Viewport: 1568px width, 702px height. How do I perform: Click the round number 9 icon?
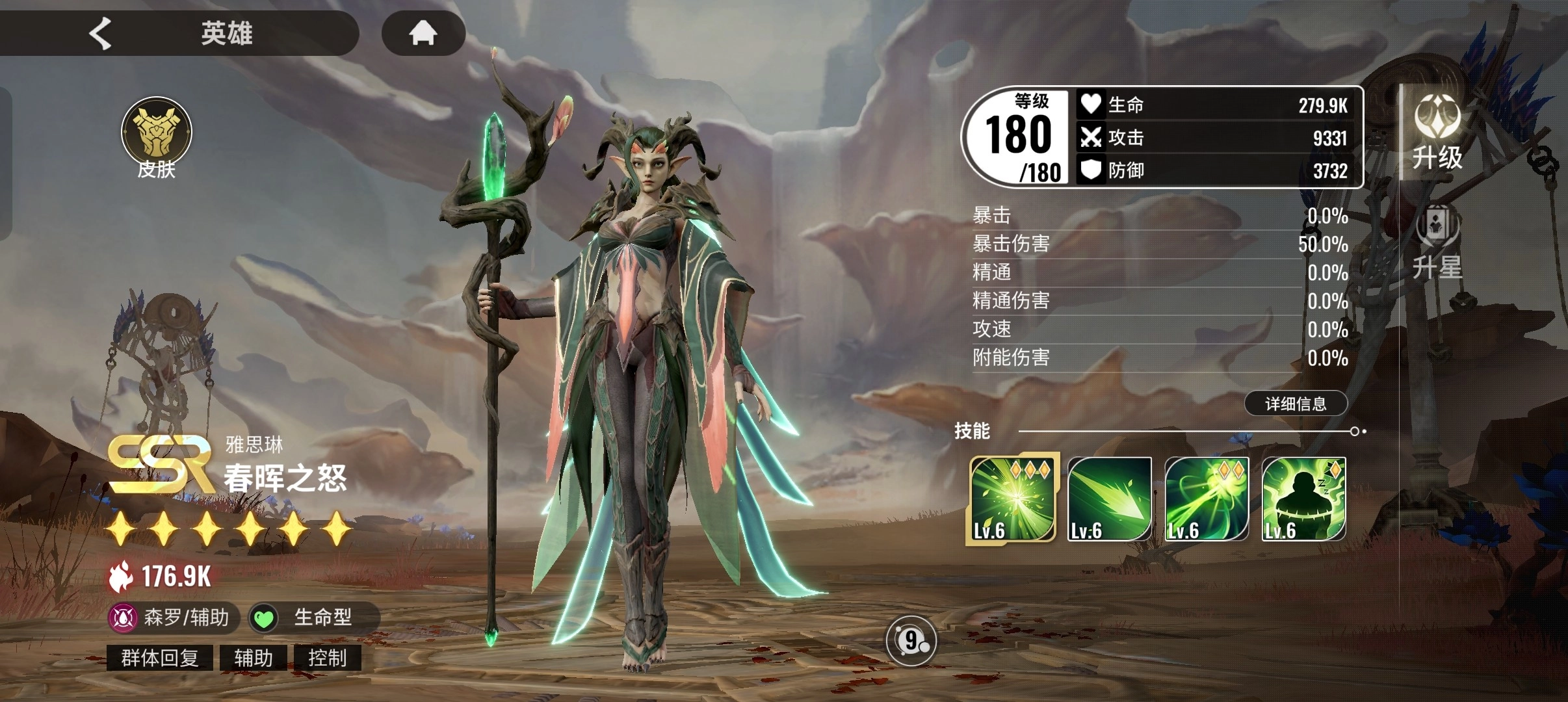coord(911,642)
